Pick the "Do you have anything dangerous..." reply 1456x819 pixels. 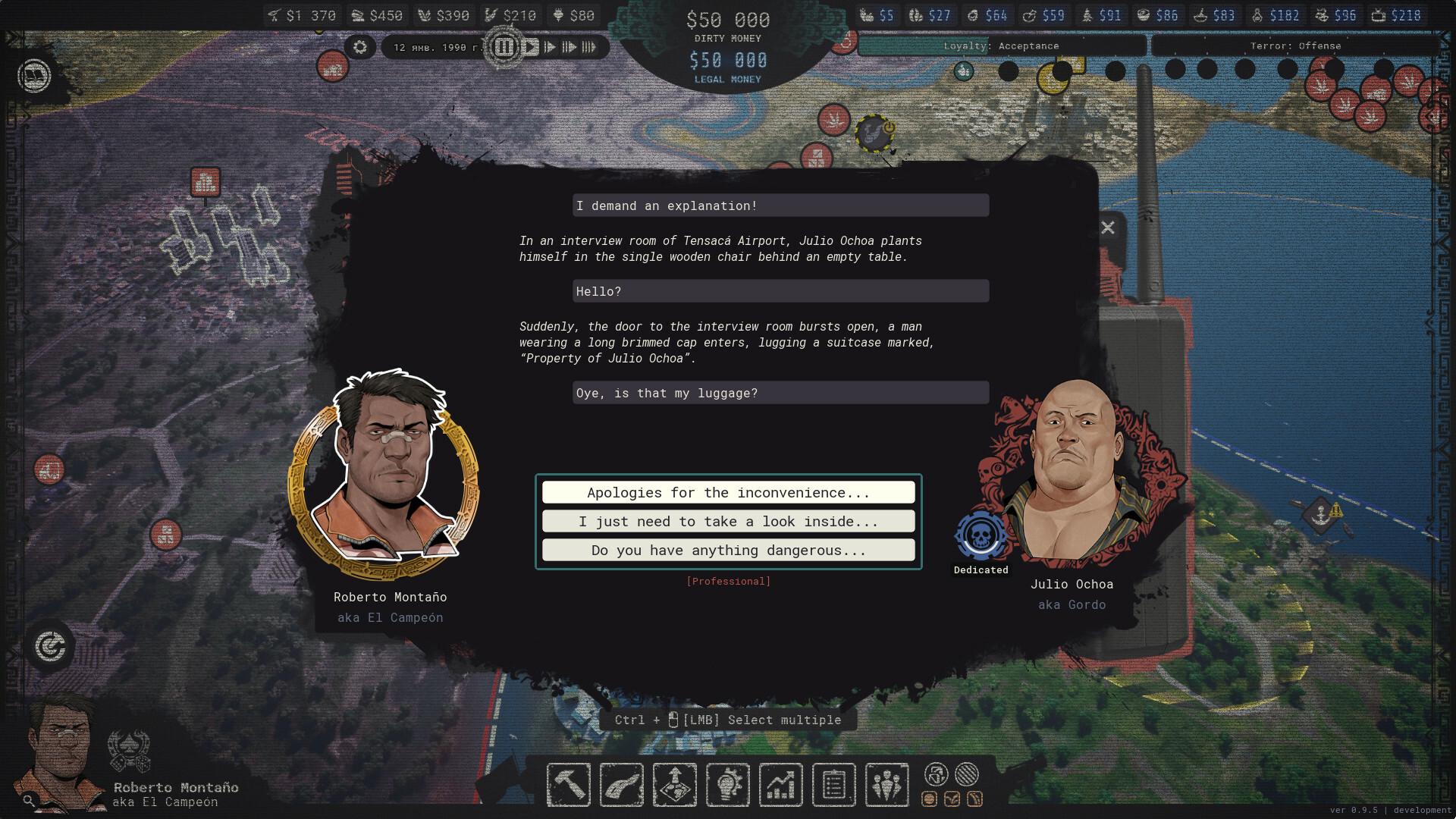click(728, 551)
